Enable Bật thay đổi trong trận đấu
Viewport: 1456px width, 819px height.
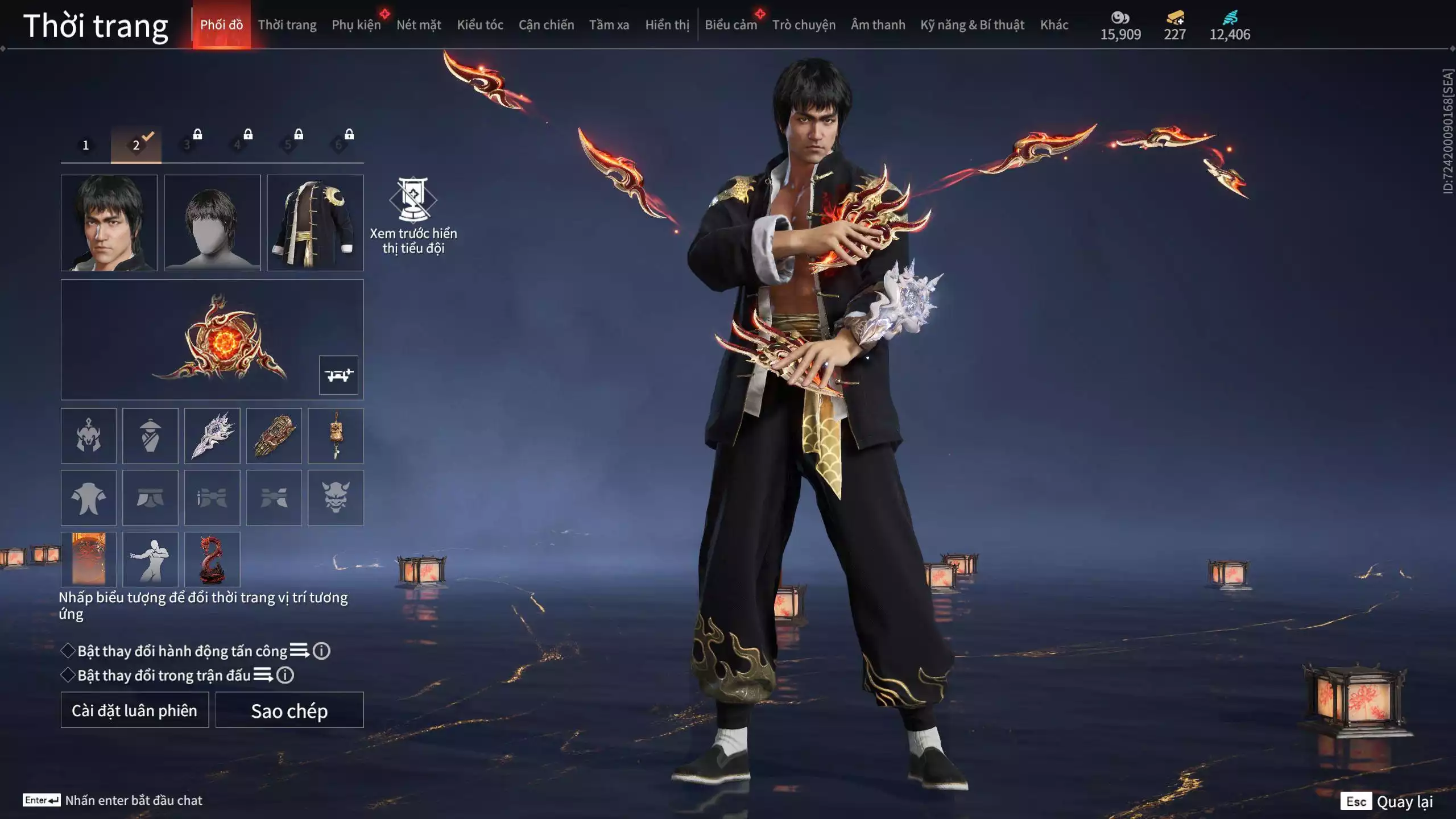68,675
